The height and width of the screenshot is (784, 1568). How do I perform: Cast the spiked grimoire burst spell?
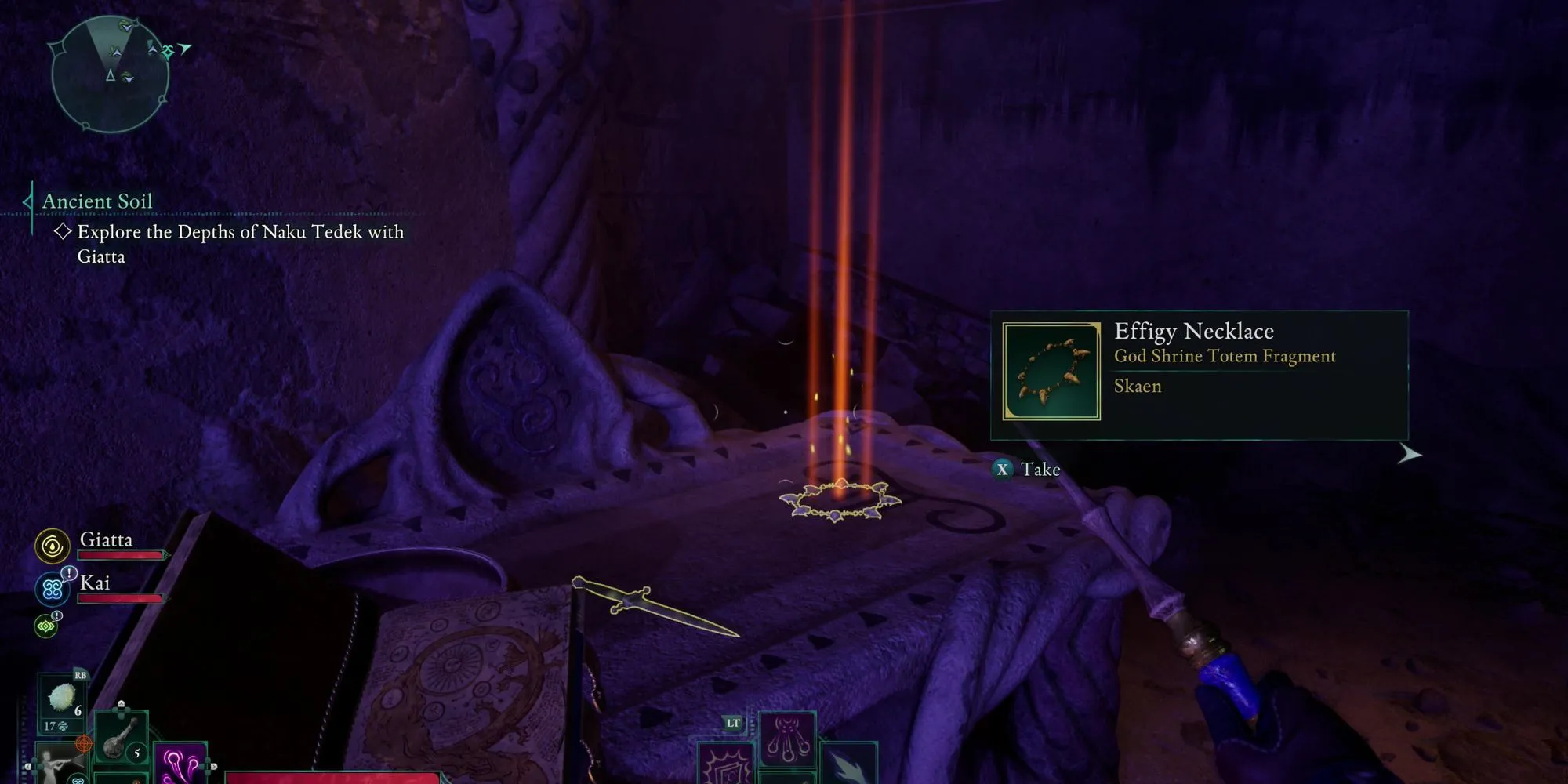pyautogui.click(x=725, y=766)
